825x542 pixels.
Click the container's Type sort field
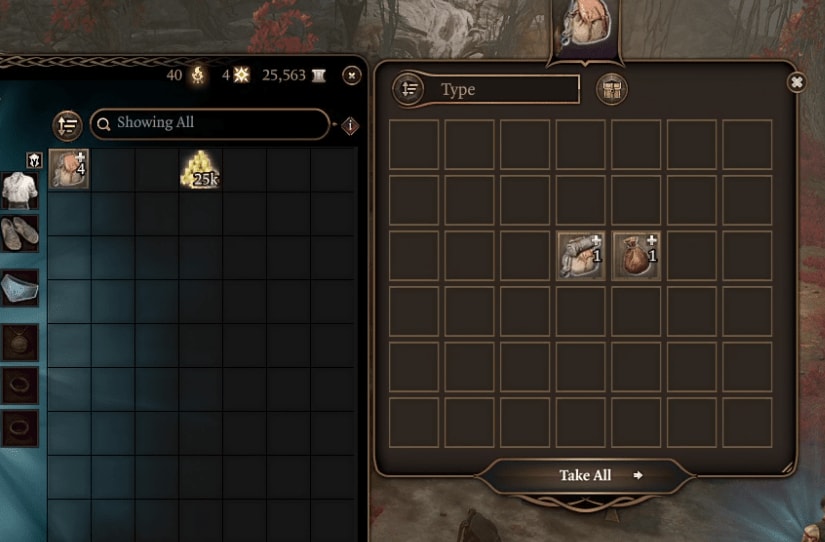(506, 89)
